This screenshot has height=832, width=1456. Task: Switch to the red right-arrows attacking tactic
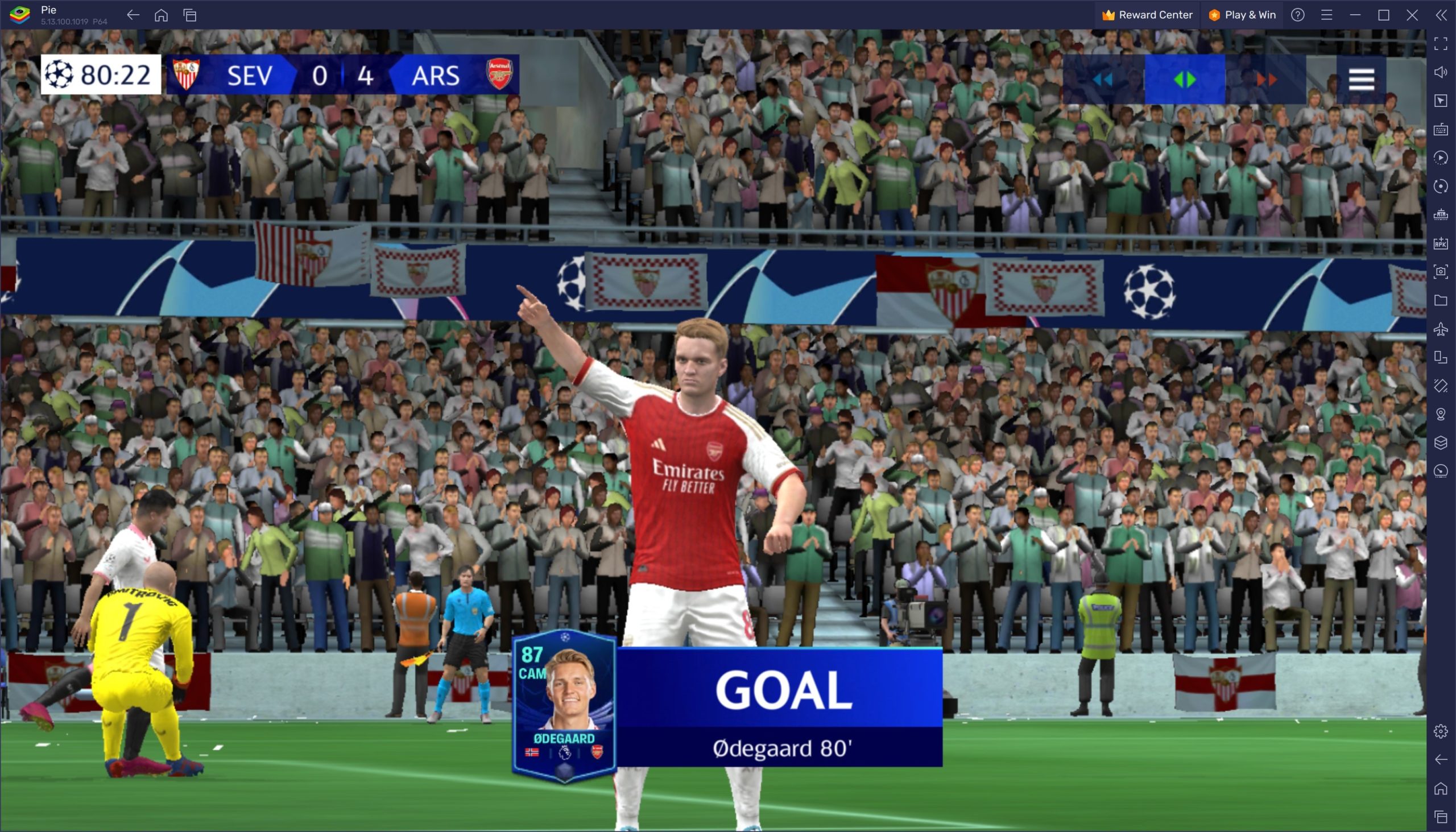(x=1265, y=80)
